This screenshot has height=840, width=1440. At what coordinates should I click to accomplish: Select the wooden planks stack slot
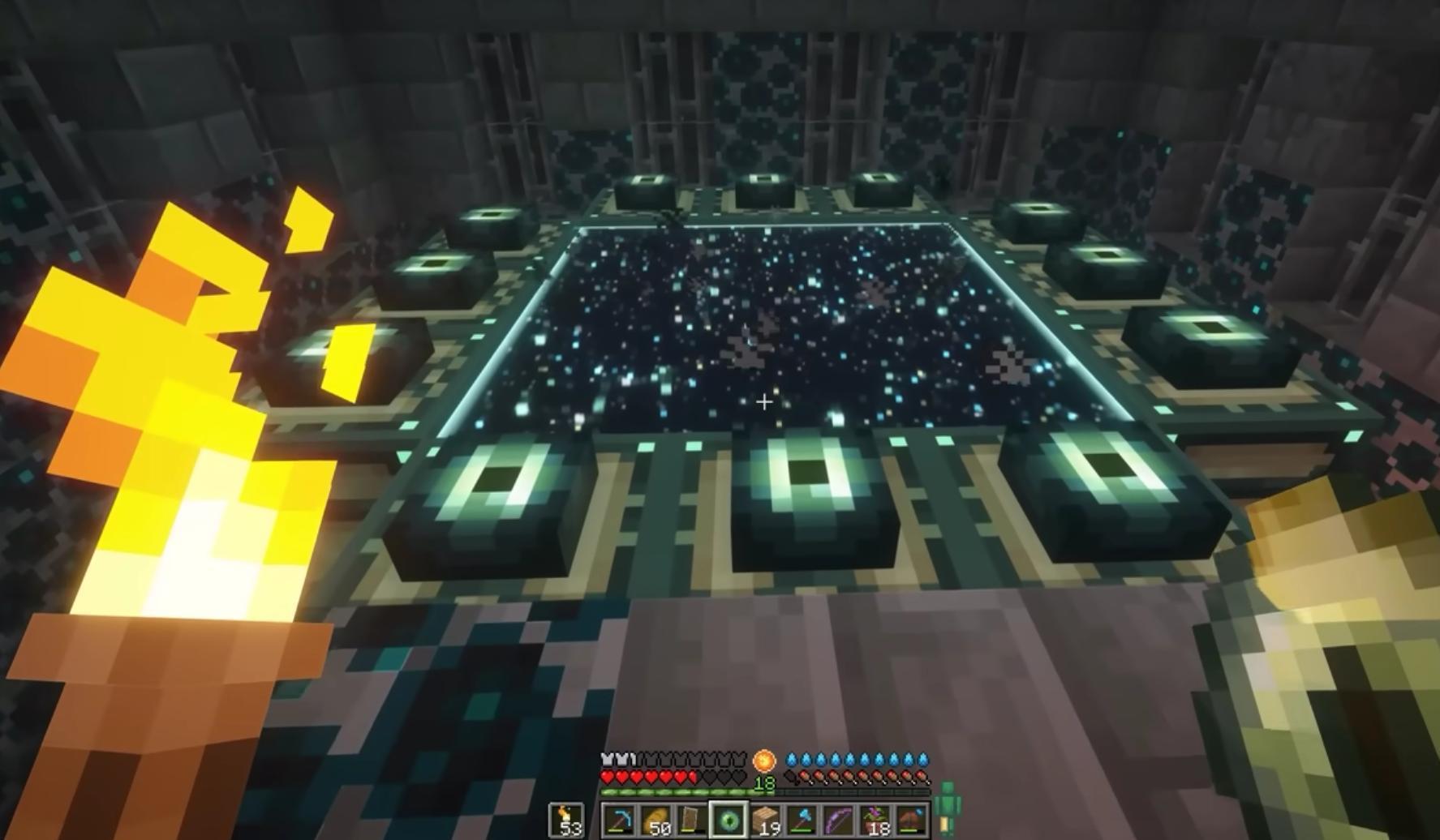(x=764, y=821)
